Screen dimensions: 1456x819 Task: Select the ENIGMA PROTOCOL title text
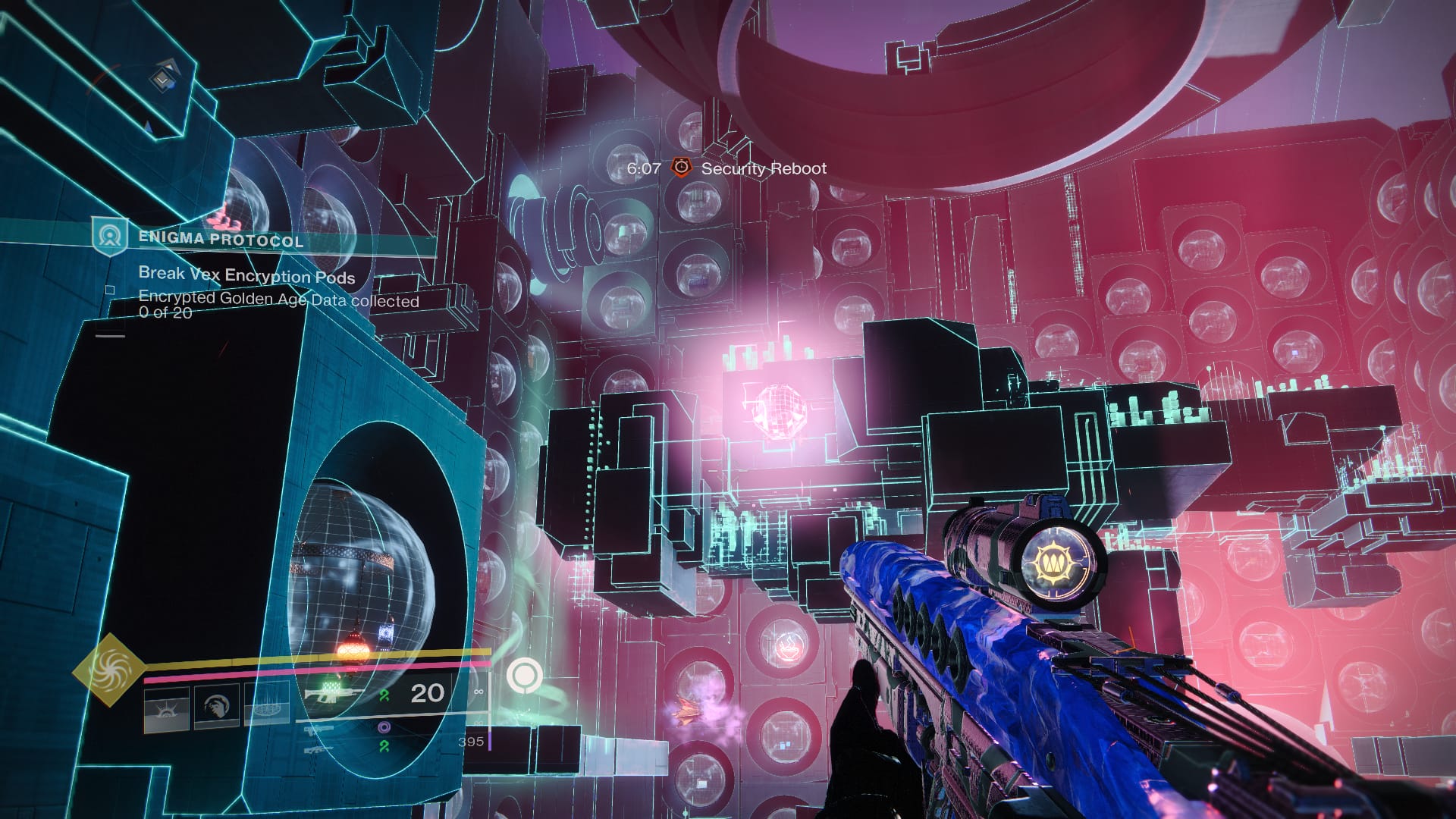[220, 240]
